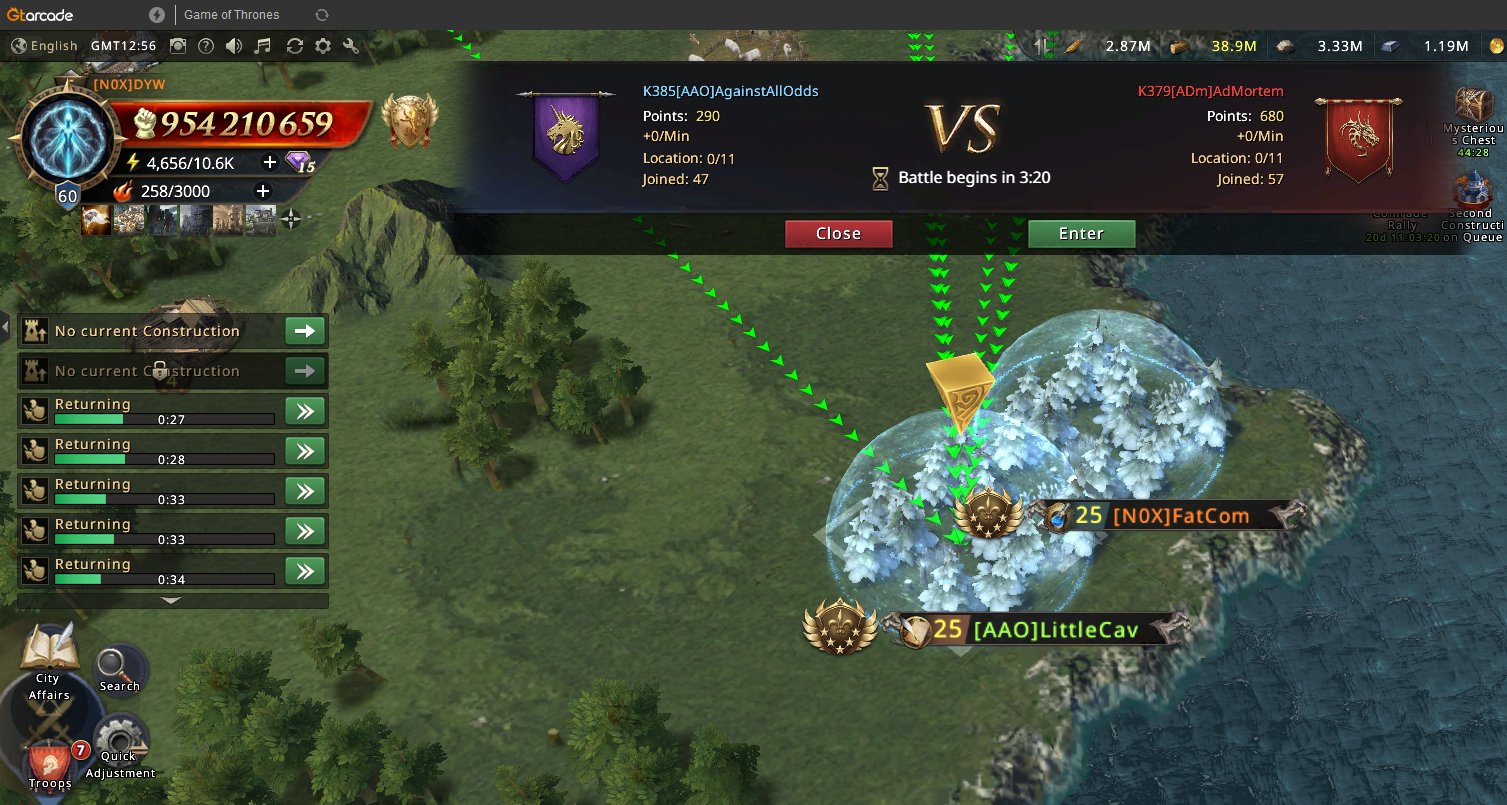The width and height of the screenshot is (1507, 805).
Task: Close the alliance battle banner
Action: point(838,234)
